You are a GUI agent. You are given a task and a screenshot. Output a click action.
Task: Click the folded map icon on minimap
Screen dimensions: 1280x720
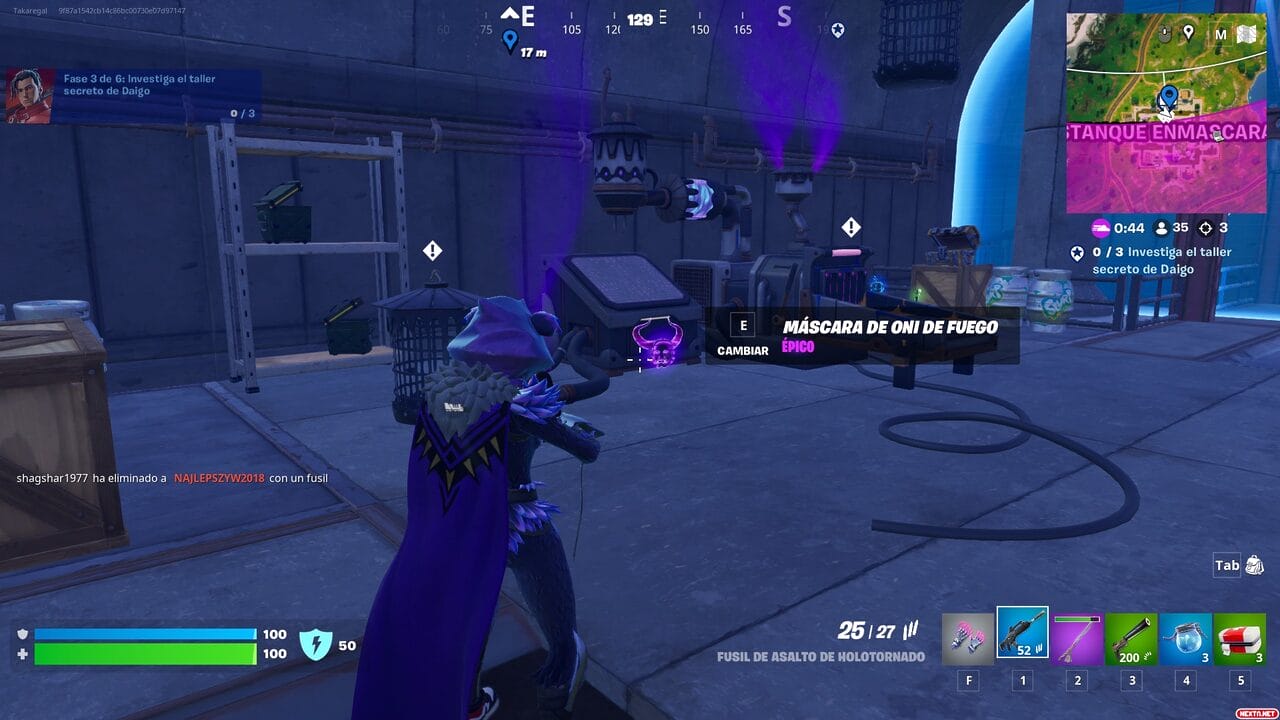pos(1246,34)
